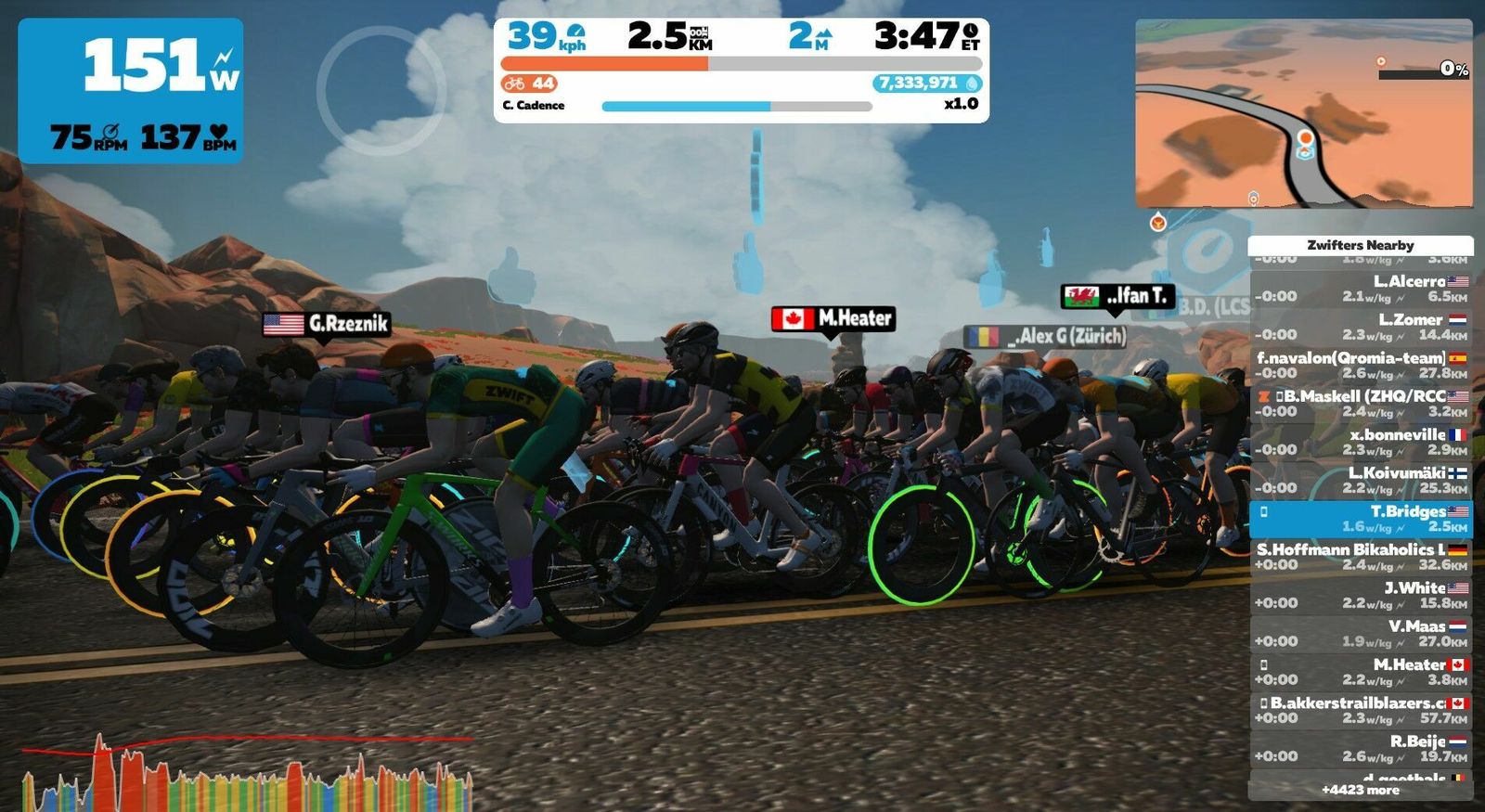1485x812 pixels.
Task: Select L.Alcerro in the Zwifters Nearby list
Action: pos(1361,289)
